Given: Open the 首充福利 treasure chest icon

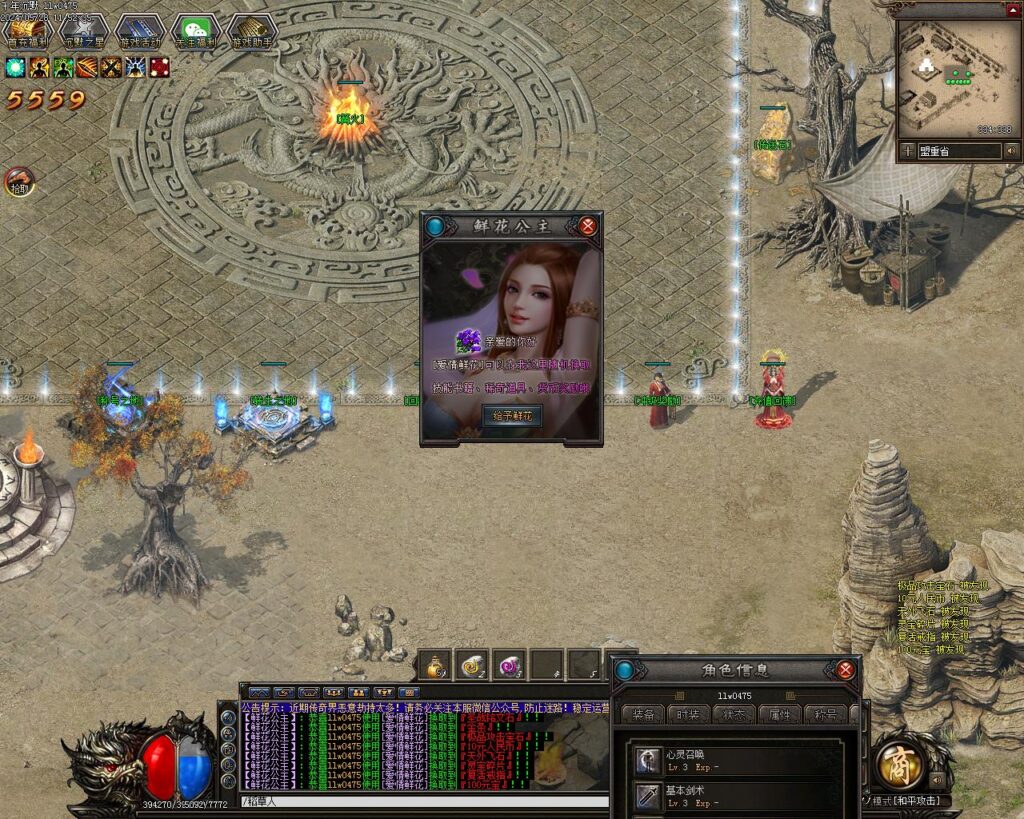Looking at the screenshot, I should [x=27, y=32].
